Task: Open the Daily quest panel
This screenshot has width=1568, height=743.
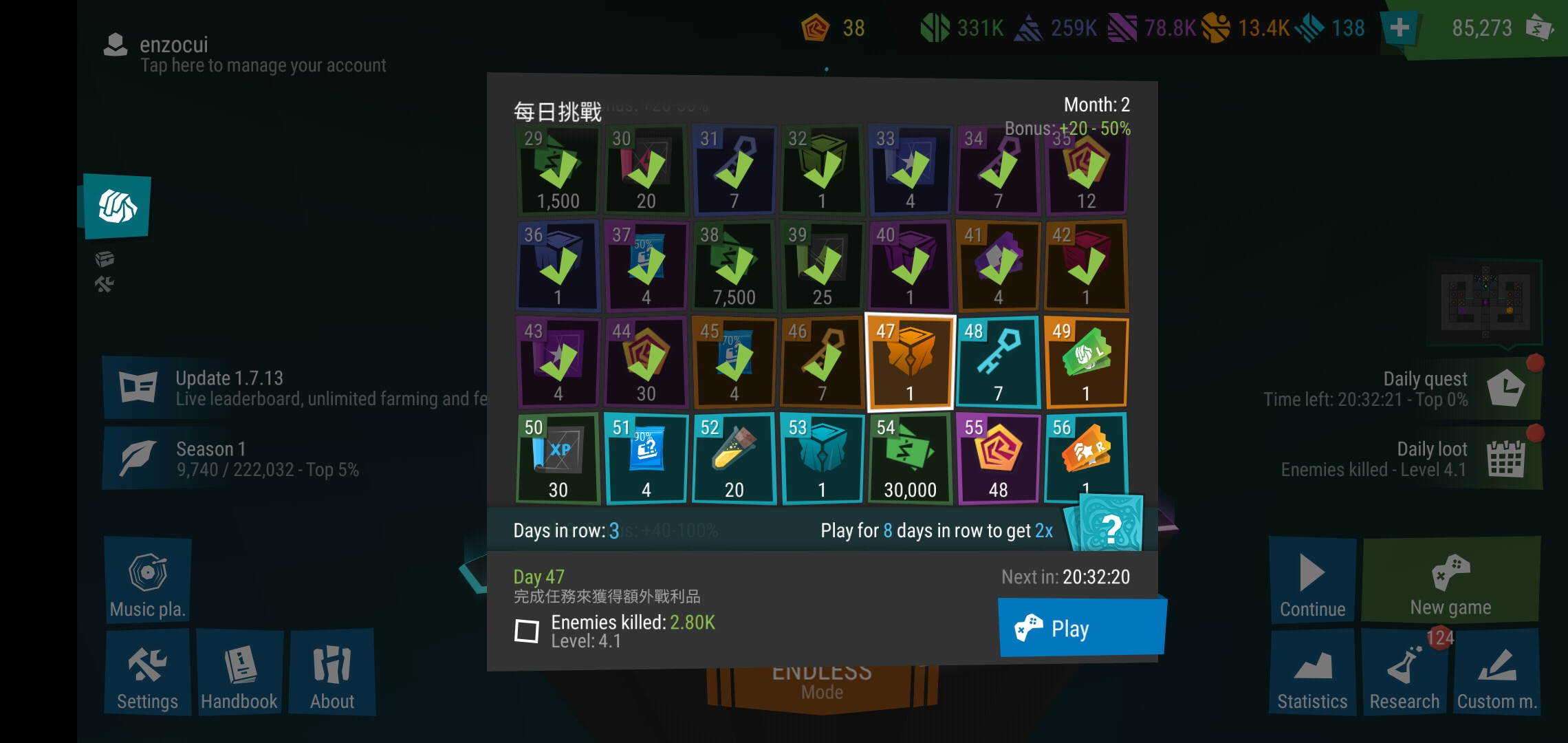Action: [x=1424, y=389]
